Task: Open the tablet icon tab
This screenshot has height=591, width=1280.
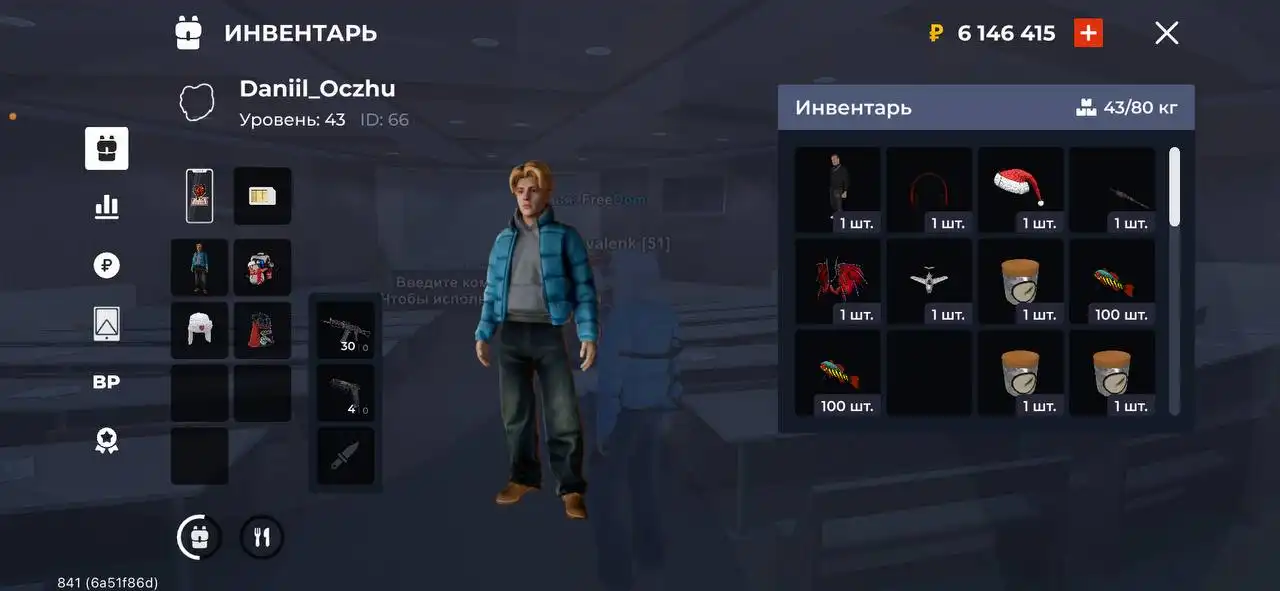Action: tap(106, 323)
